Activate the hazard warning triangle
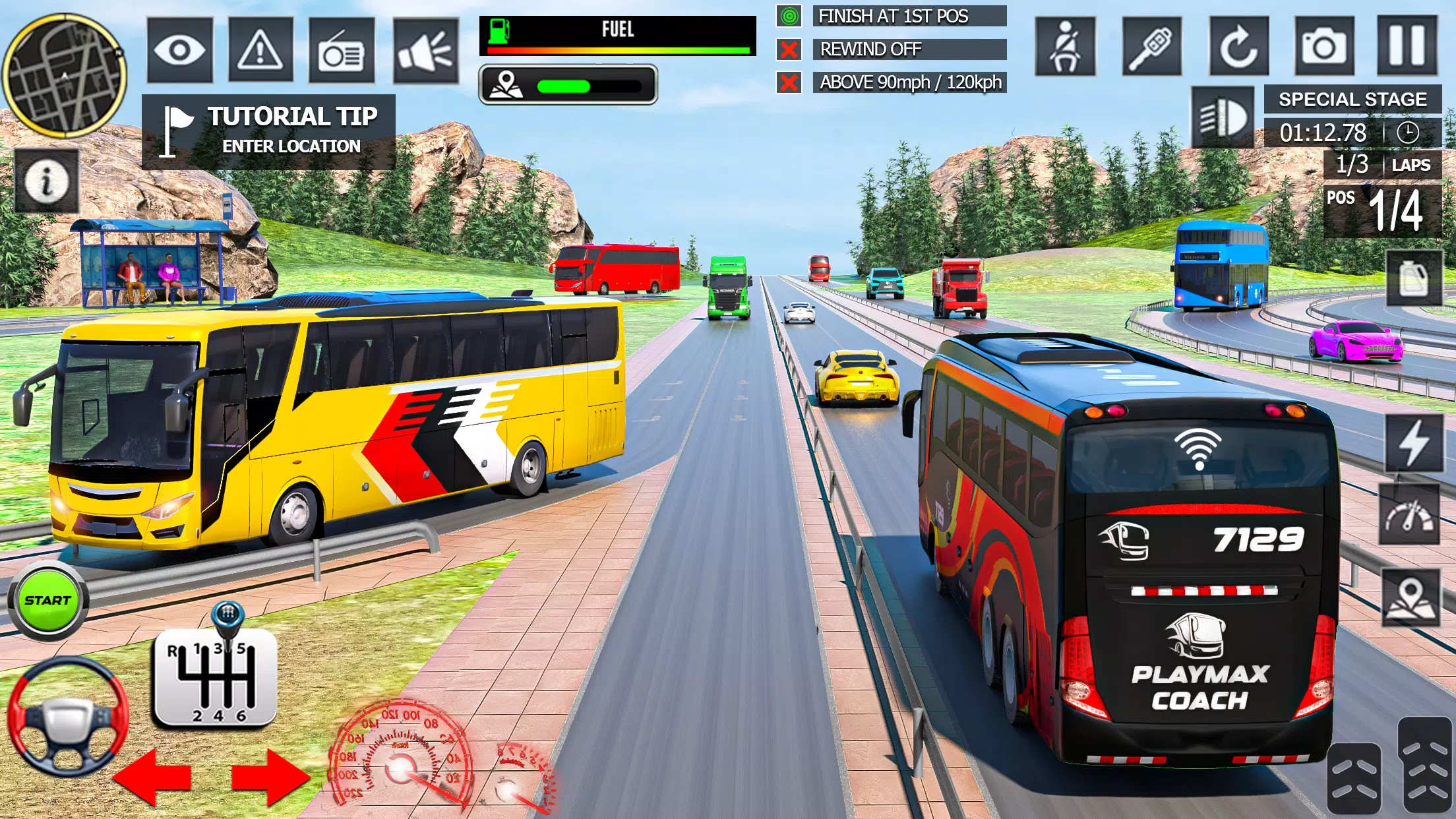 260,50
